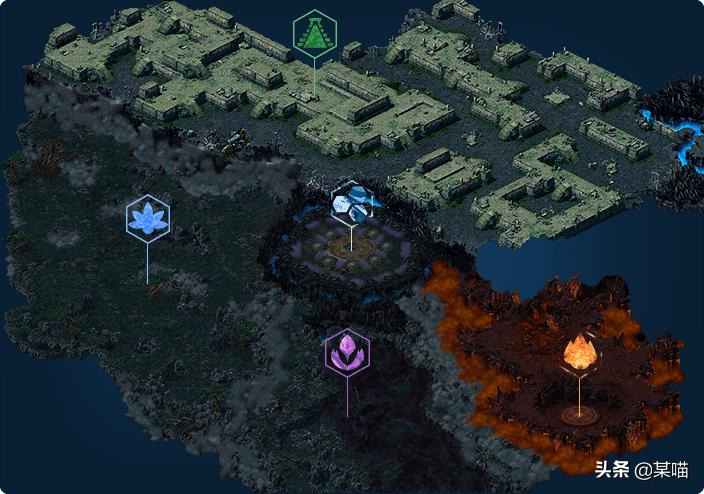Select the orange flame marker
The width and height of the screenshot is (704, 494).
click(578, 352)
